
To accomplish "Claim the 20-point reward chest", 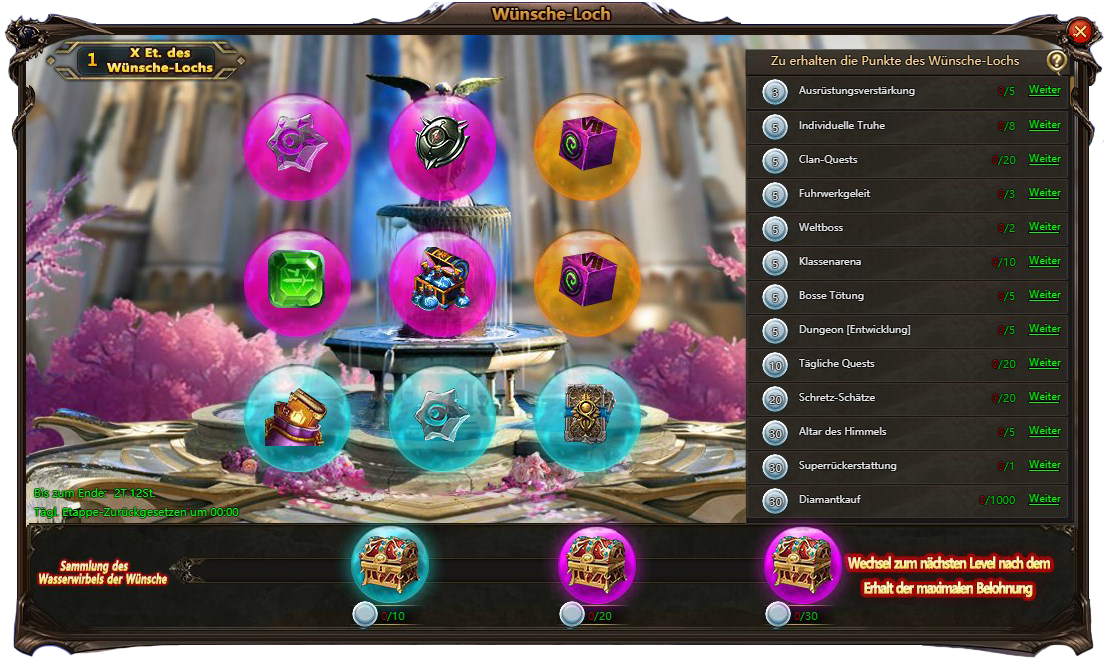I will 596,565.
